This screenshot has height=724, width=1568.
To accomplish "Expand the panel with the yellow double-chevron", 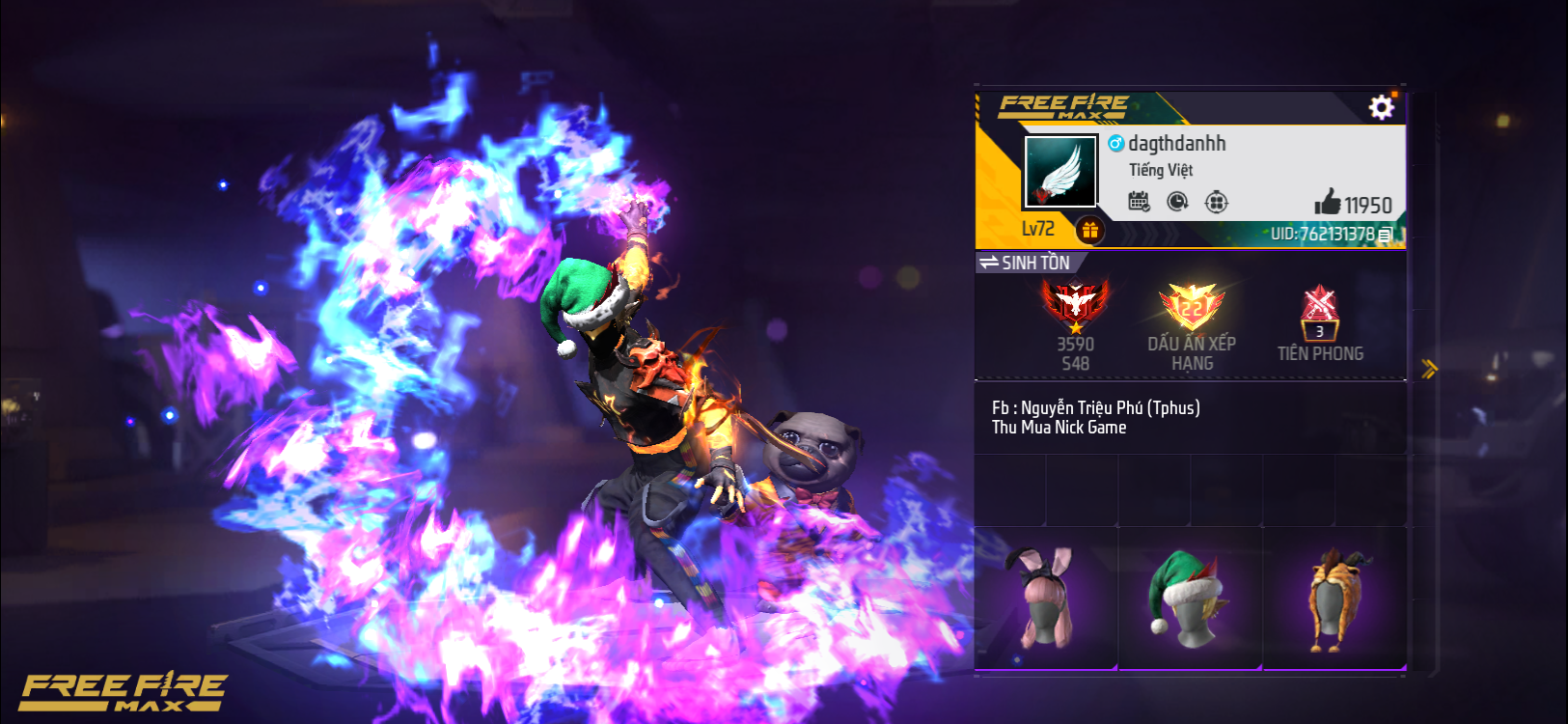I will coord(1432,368).
